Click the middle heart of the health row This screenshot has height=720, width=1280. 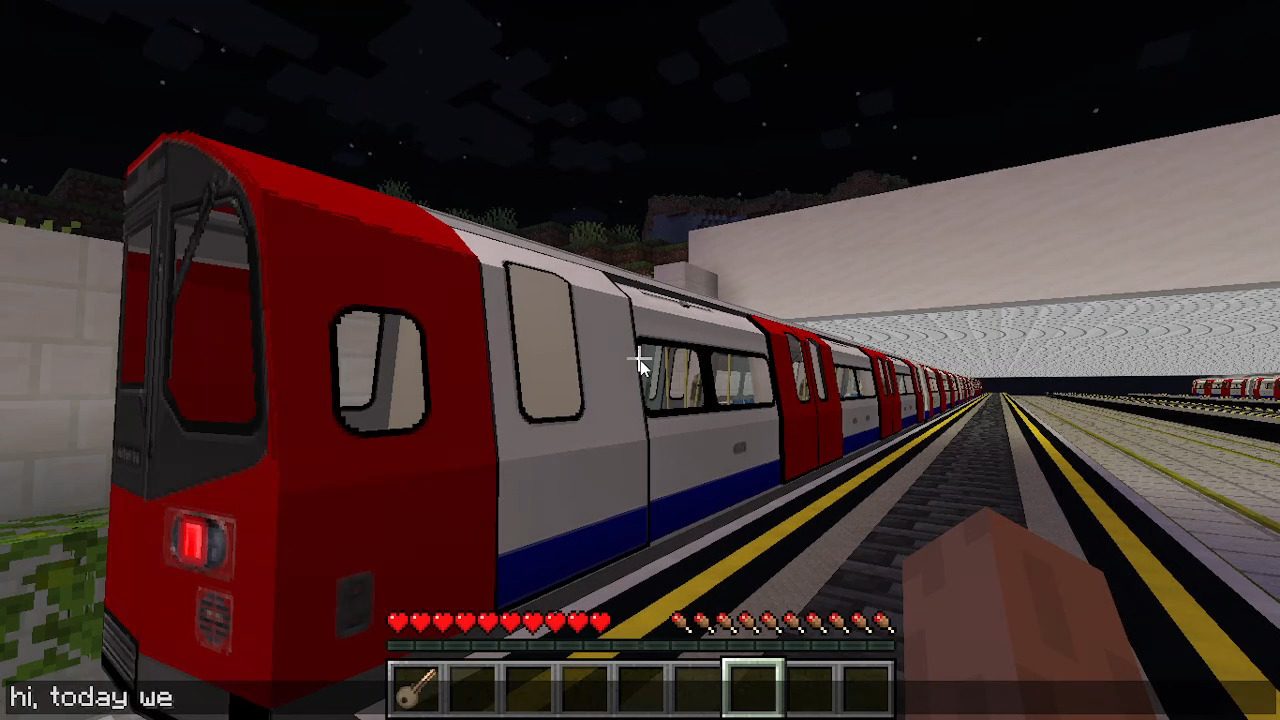498,620
